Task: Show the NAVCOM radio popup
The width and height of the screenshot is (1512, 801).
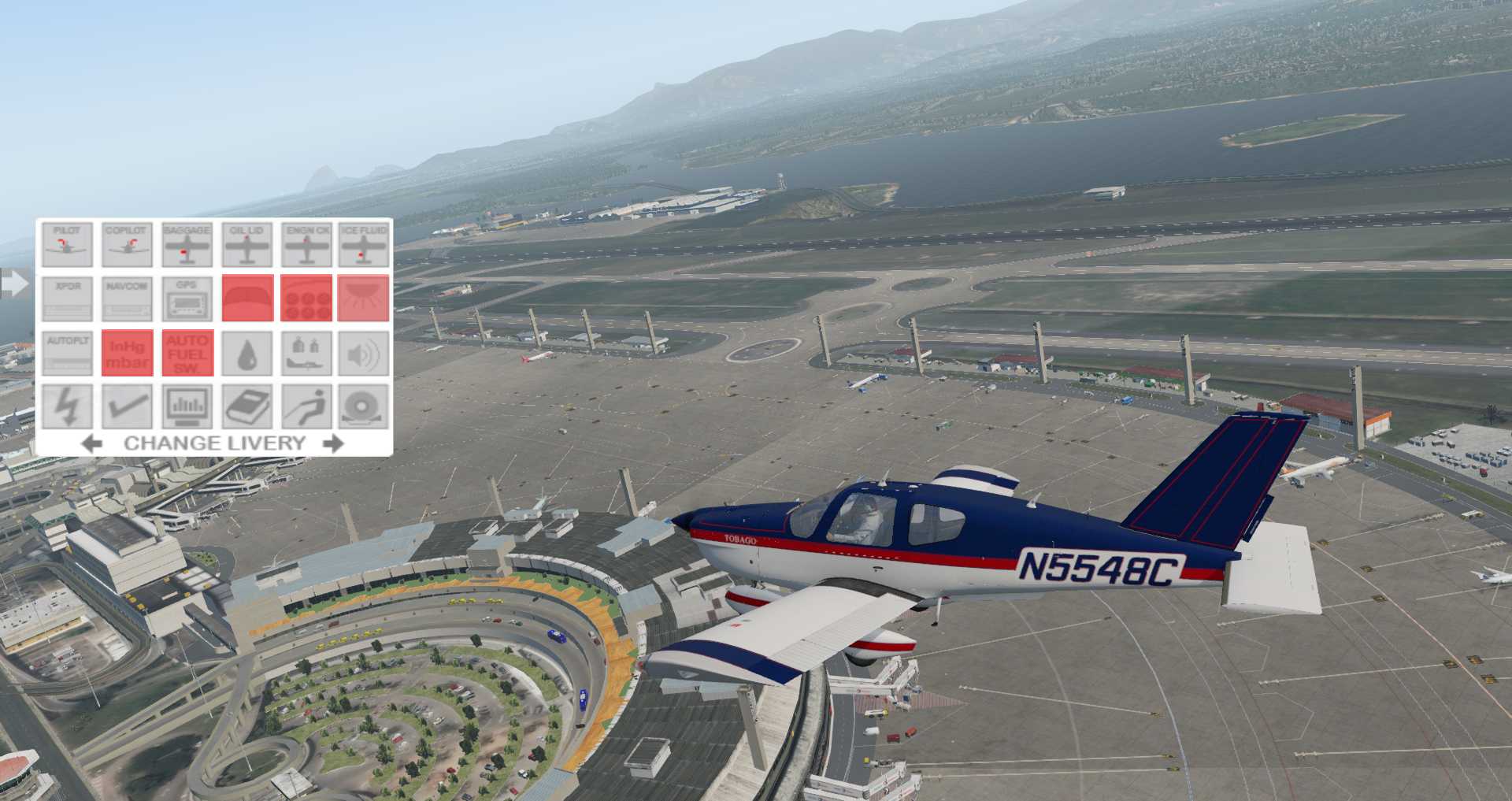Action: coord(127,299)
